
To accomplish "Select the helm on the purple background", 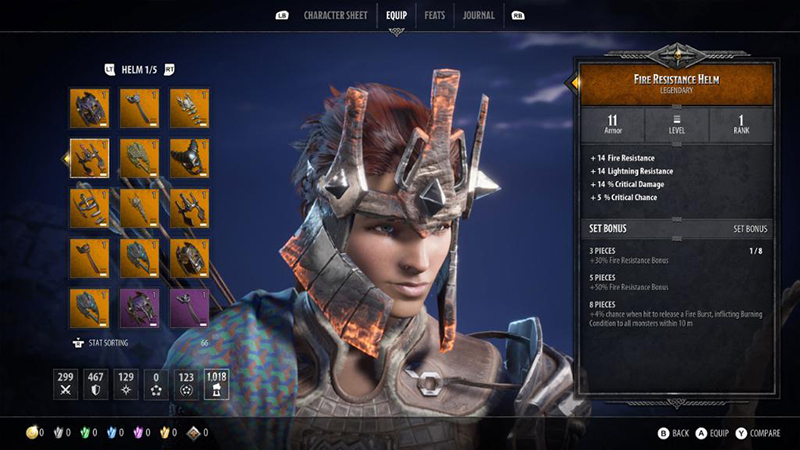I will [x=139, y=308].
